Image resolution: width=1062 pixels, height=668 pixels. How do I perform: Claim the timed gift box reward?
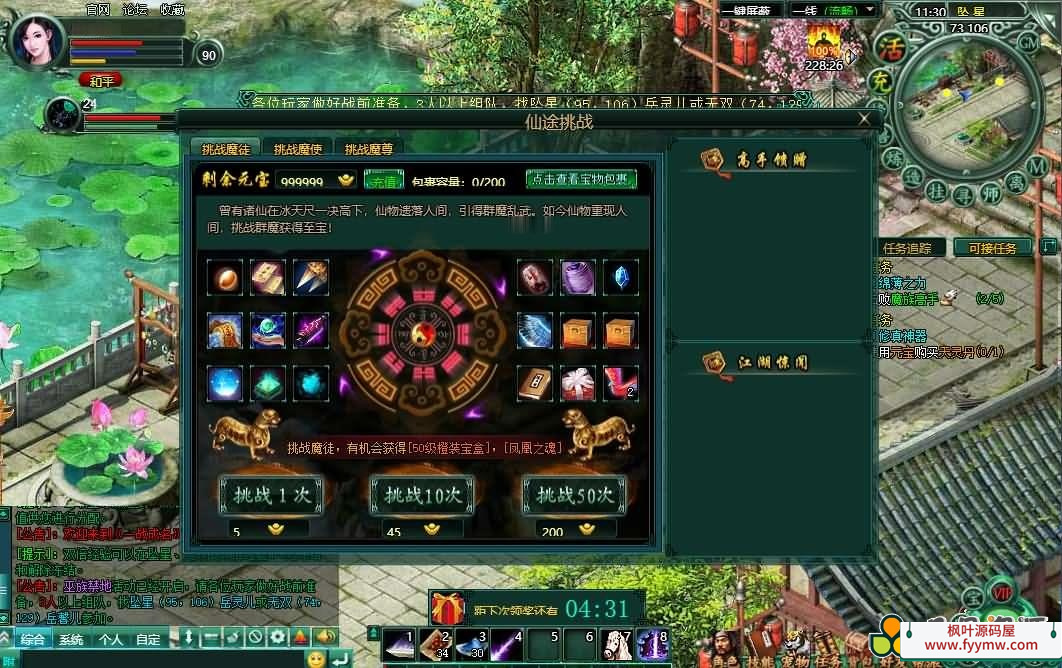448,608
